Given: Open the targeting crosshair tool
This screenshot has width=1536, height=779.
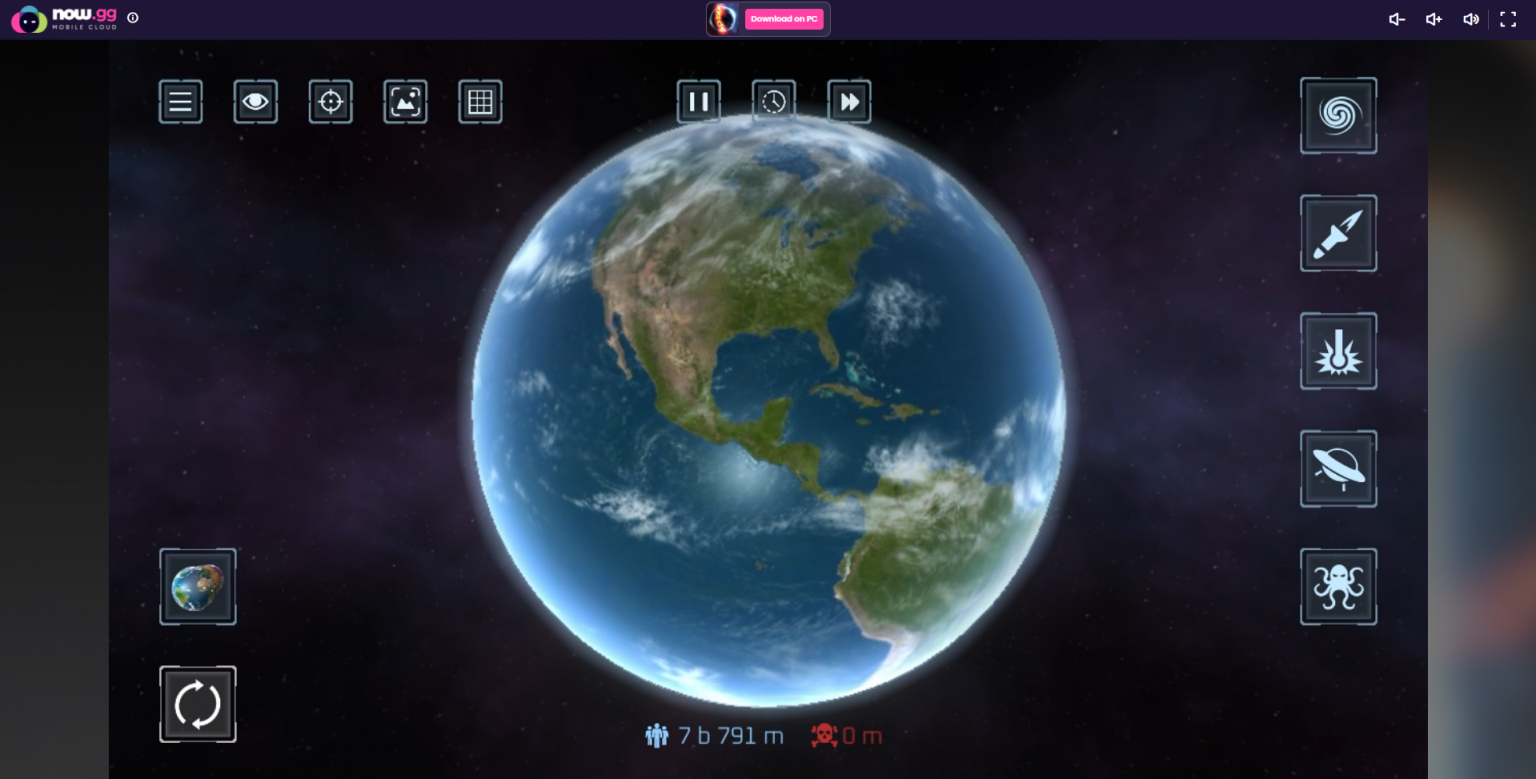Looking at the screenshot, I should tap(330, 101).
